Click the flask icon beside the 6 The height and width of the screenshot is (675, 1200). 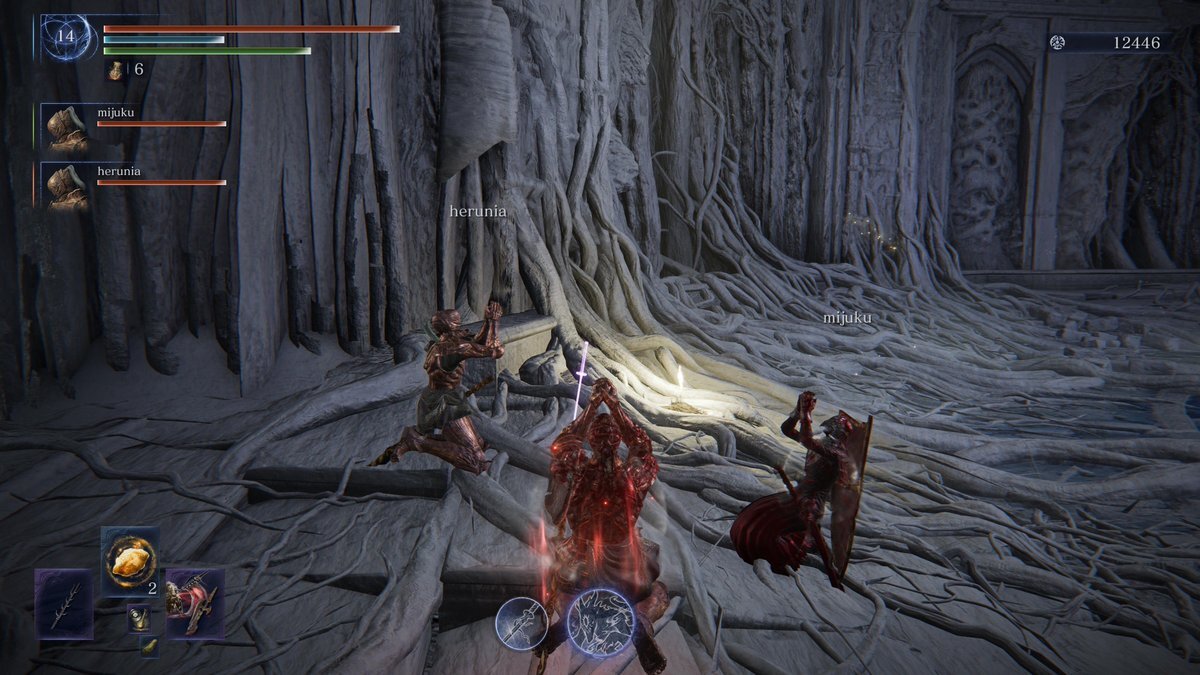click(116, 69)
